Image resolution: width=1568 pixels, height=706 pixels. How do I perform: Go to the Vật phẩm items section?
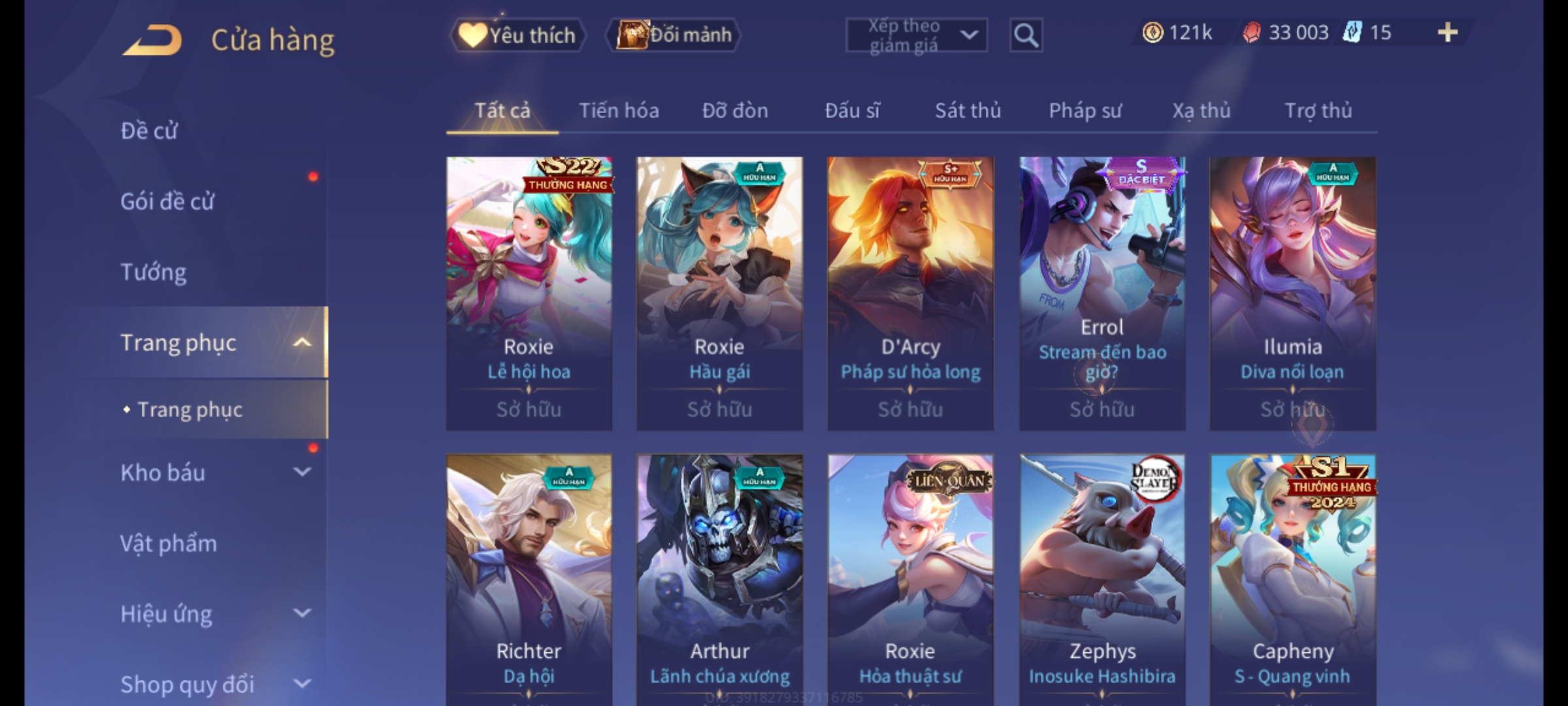point(169,543)
